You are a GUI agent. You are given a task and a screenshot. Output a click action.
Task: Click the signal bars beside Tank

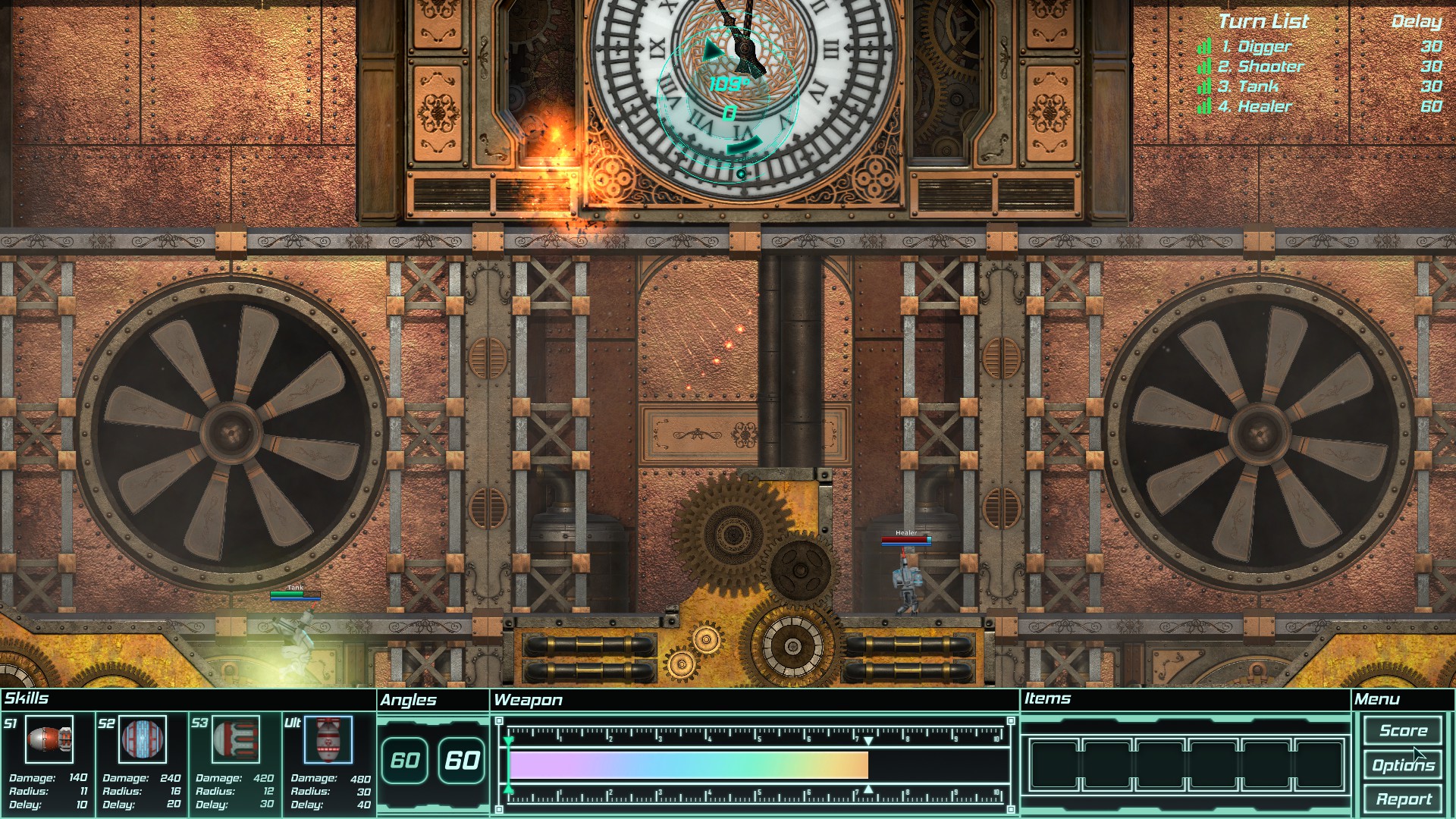click(1203, 86)
